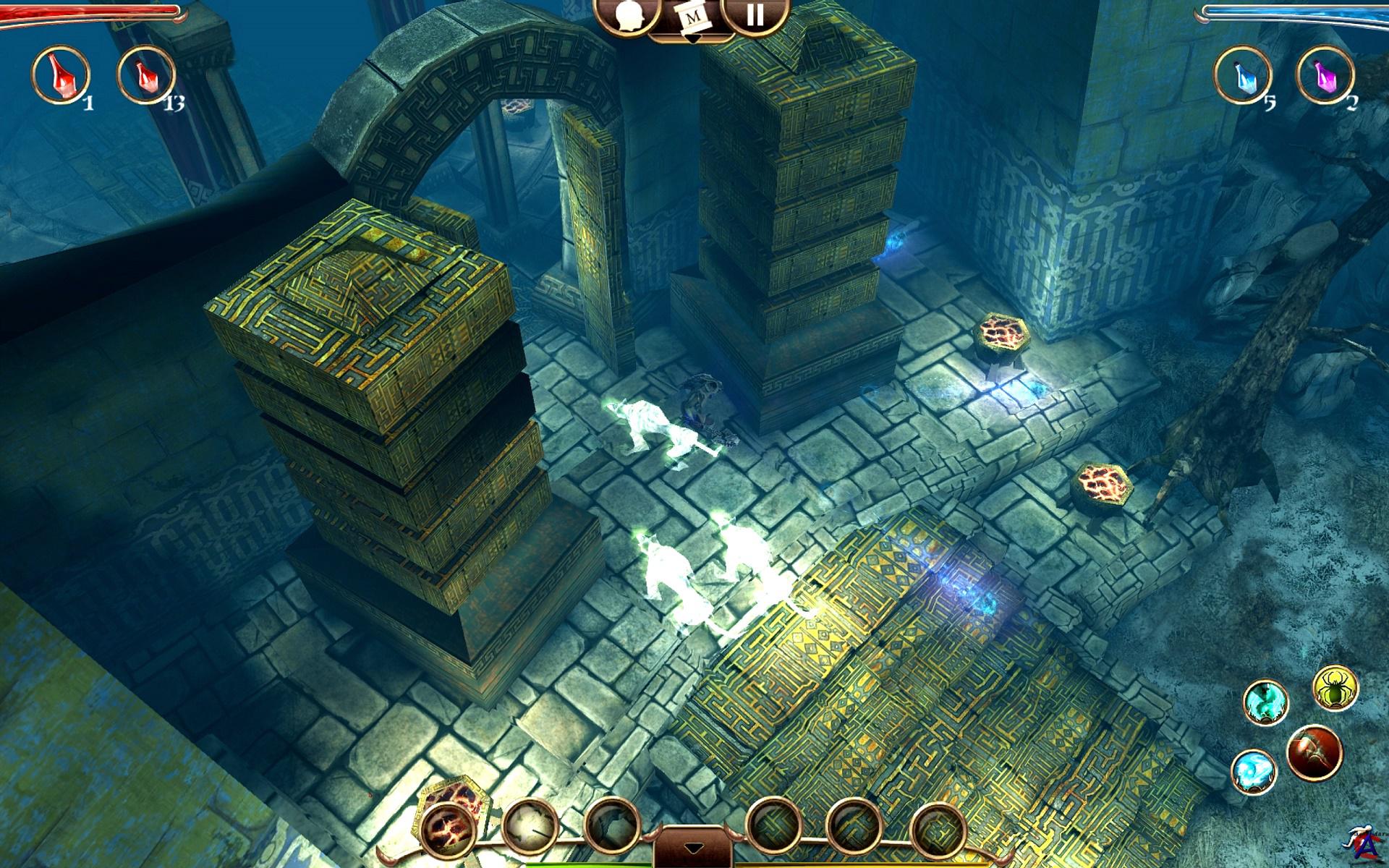Activate the green spider ability
The width and height of the screenshot is (1389, 868).
pyautogui.click(x=1335, y=689)
